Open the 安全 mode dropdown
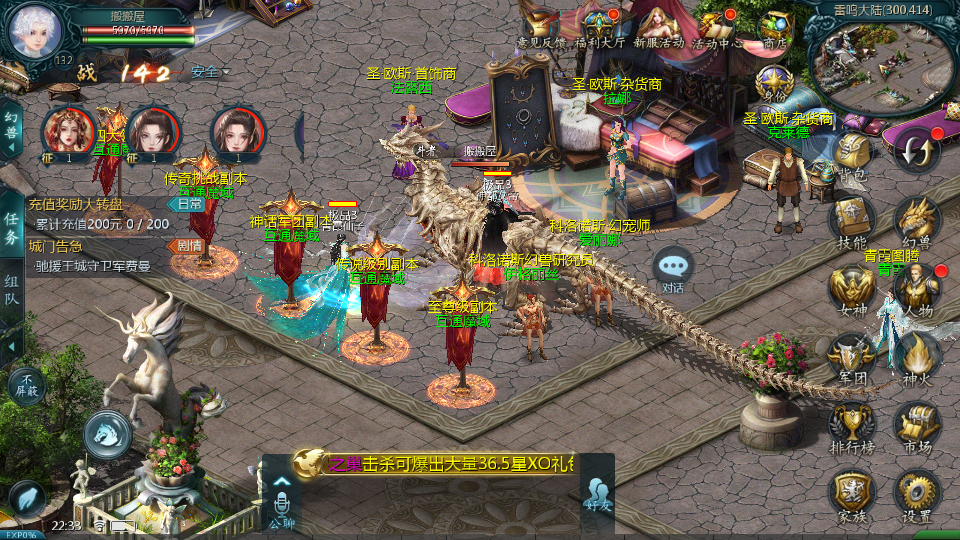The height and width of the screenshot is (540, 960). coord(209,72)
